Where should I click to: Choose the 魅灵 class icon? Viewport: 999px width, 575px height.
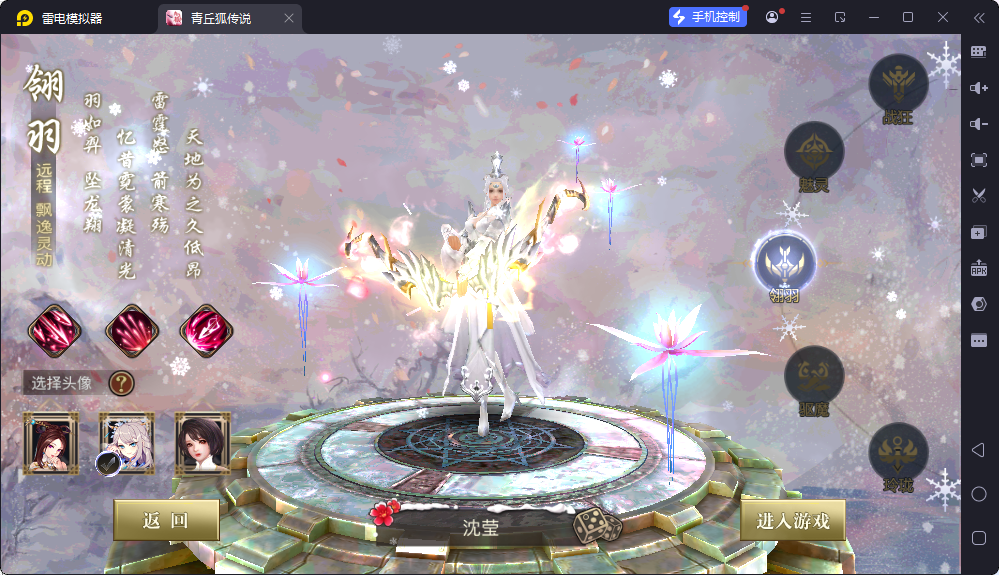tap(814, 152)
